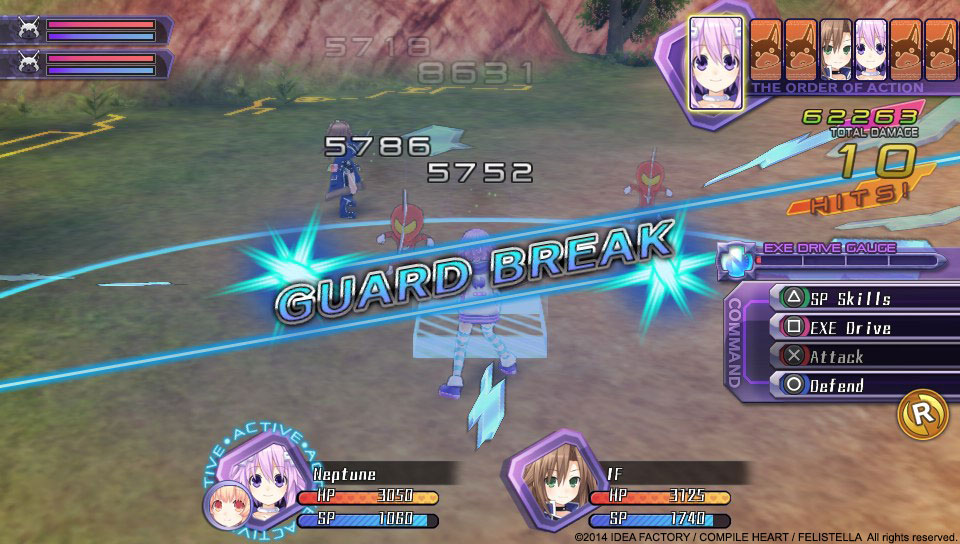Select Neptune's party portrait
Viewport: 960px width, 544px height.
tap(264, 480)
